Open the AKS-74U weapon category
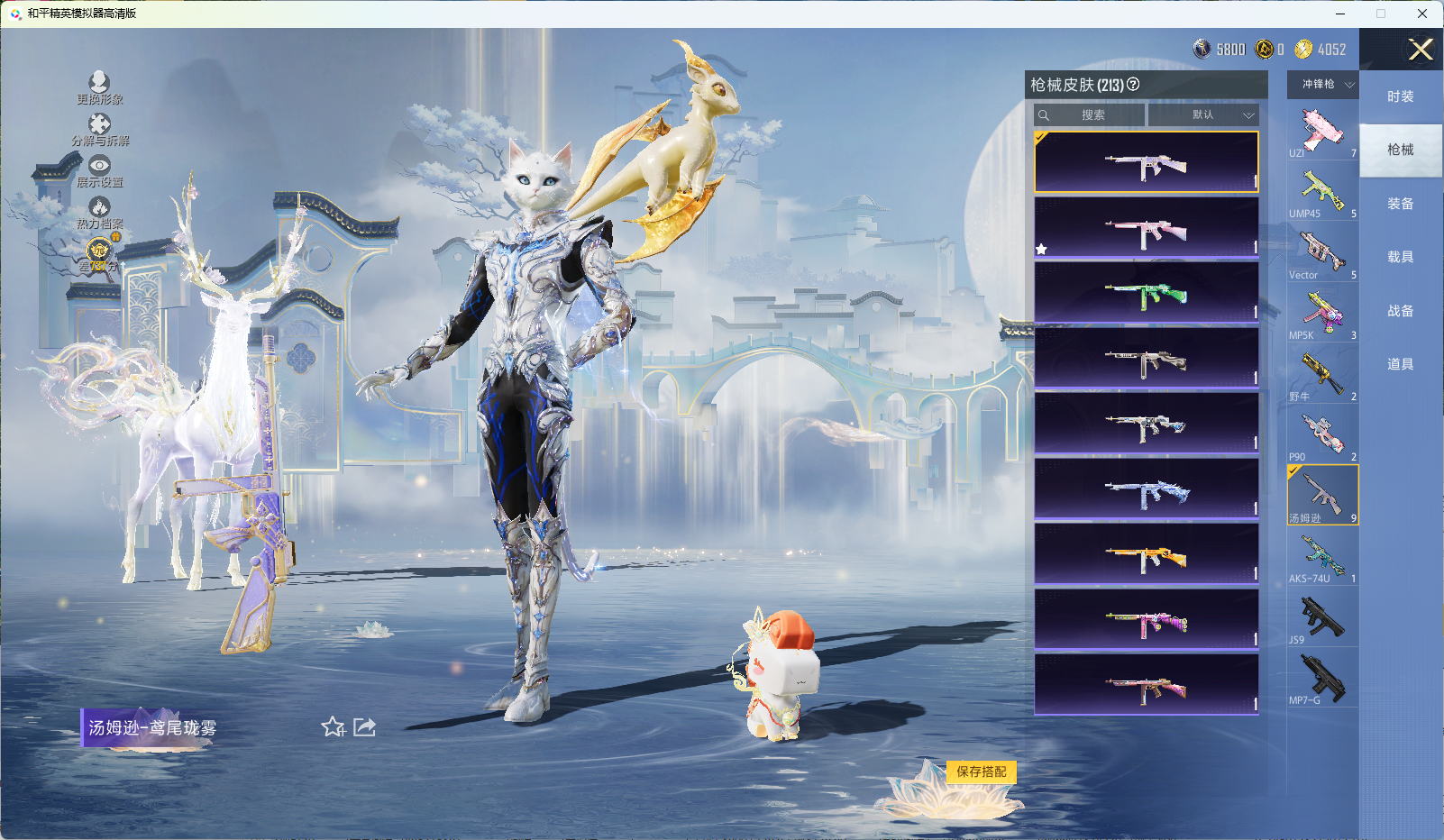The height and width of the screenshot is (840, 1444). tap(1322, 557)
